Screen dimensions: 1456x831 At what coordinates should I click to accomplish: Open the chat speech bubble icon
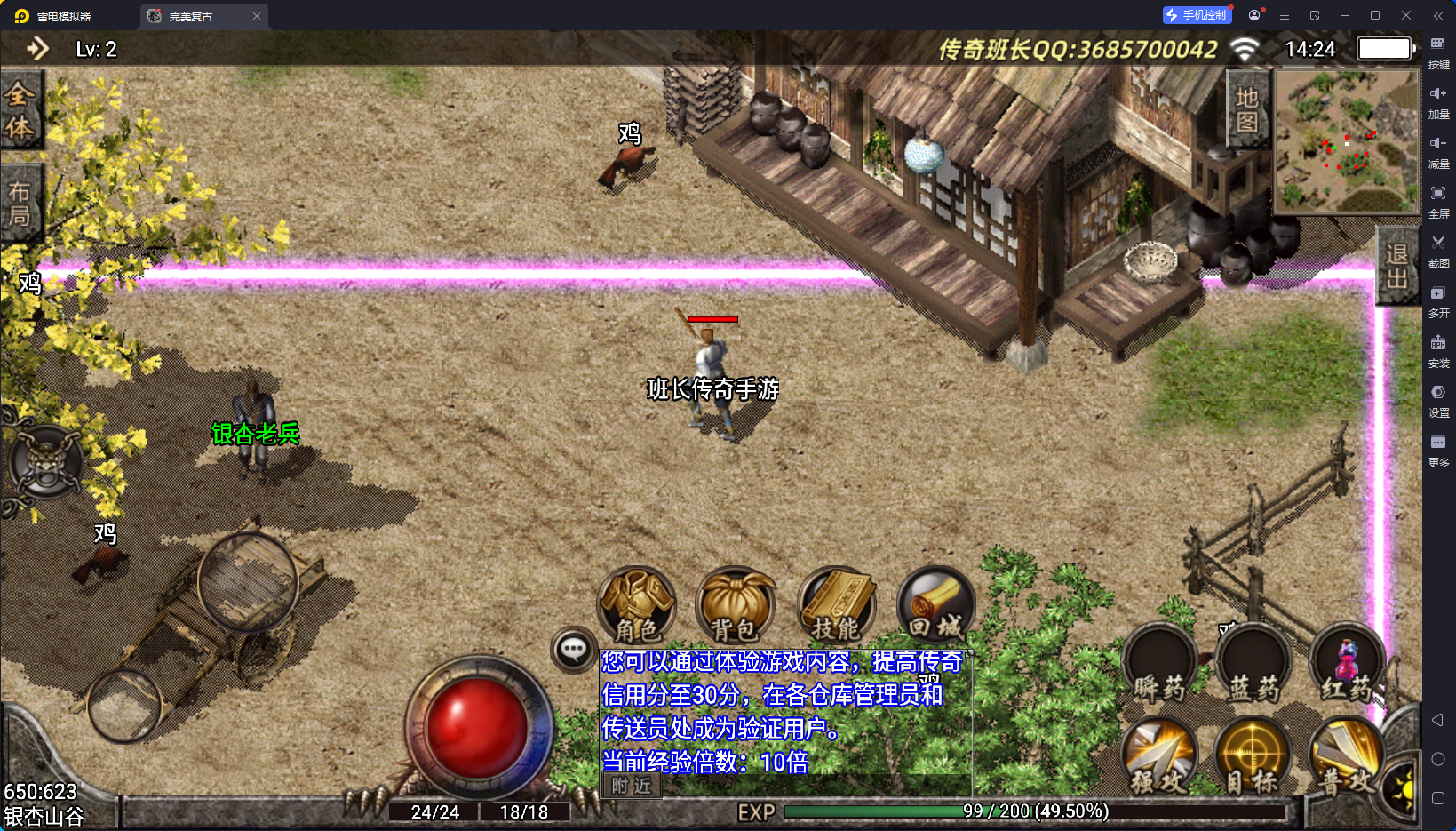click(x=573, y=650)
